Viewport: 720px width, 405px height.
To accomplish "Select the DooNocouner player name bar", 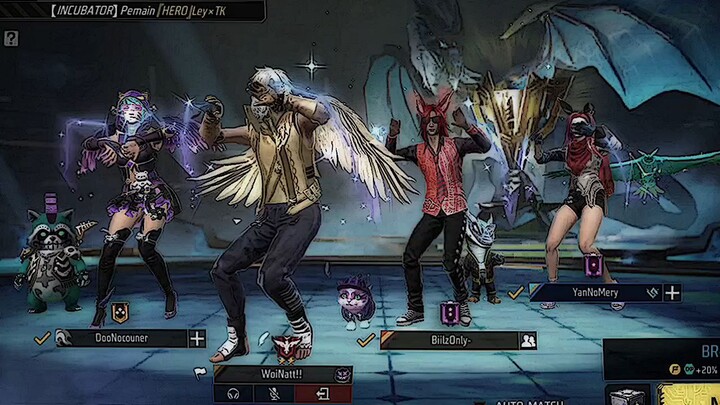I will click(x=120, y=339).
